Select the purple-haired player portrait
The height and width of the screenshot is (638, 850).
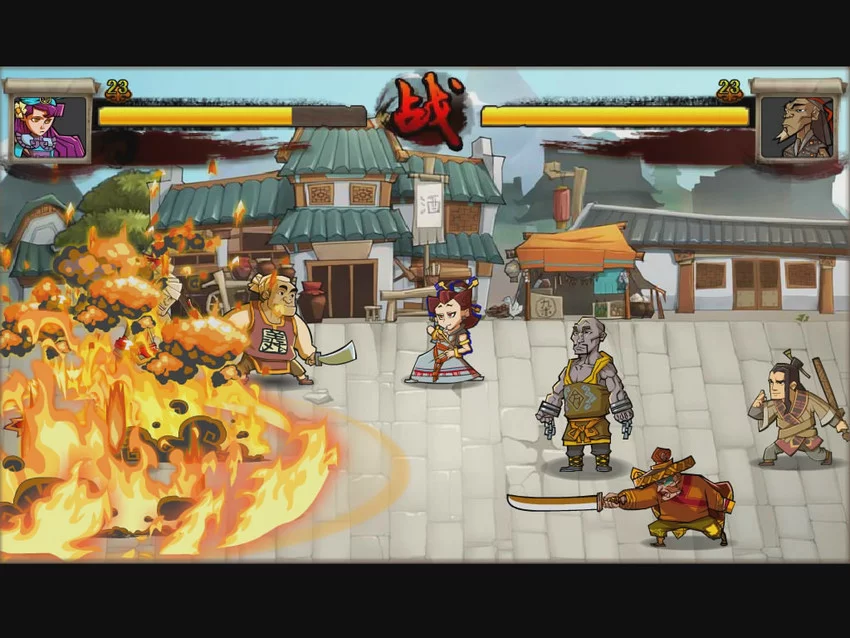pos(48,127)
